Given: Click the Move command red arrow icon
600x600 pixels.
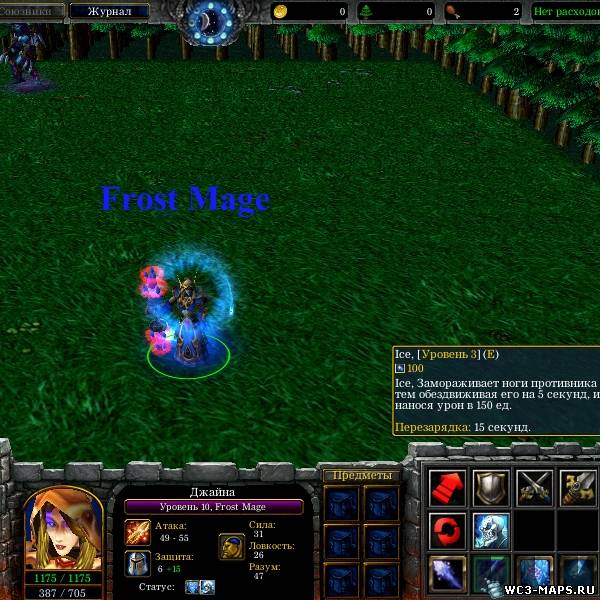Looking at the screenshot, I should coord(447,488).
